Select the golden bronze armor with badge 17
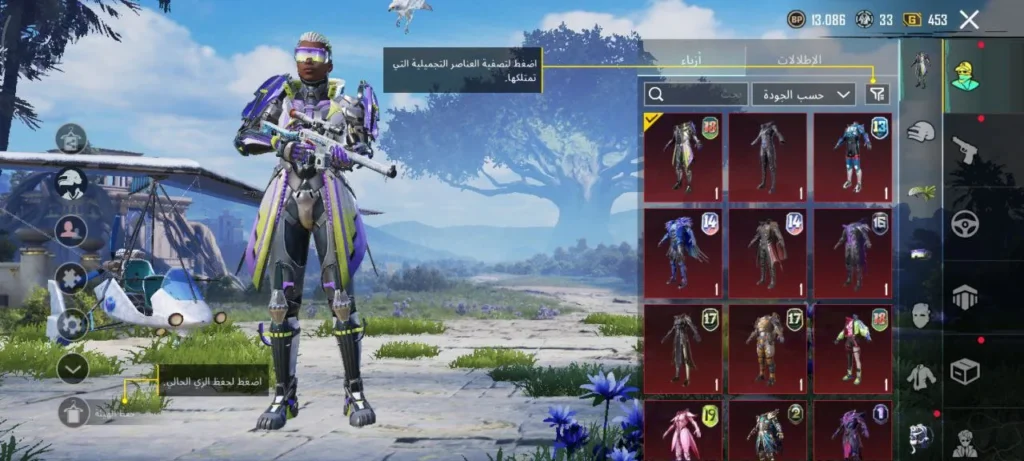The image size is (1024, 461). tap(767, 347)
